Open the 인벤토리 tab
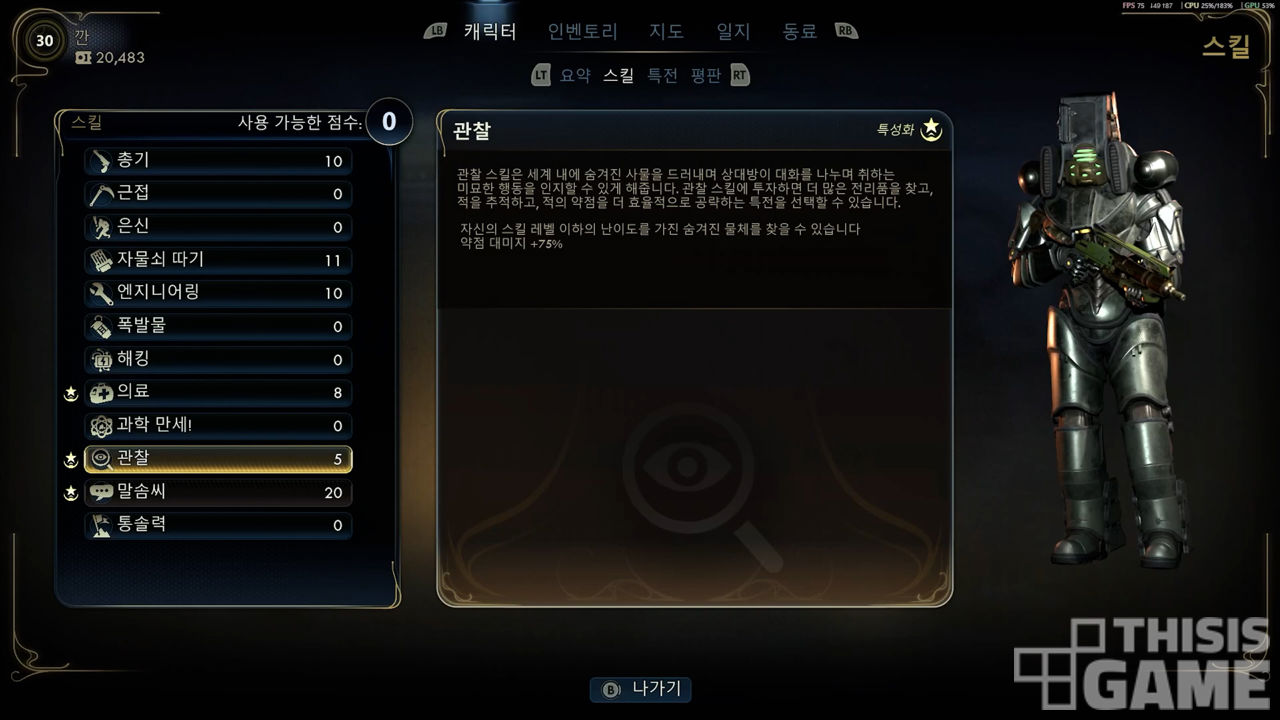Image resolution: width=1280 pixels, height=720 pixels. tap(583, 31)
